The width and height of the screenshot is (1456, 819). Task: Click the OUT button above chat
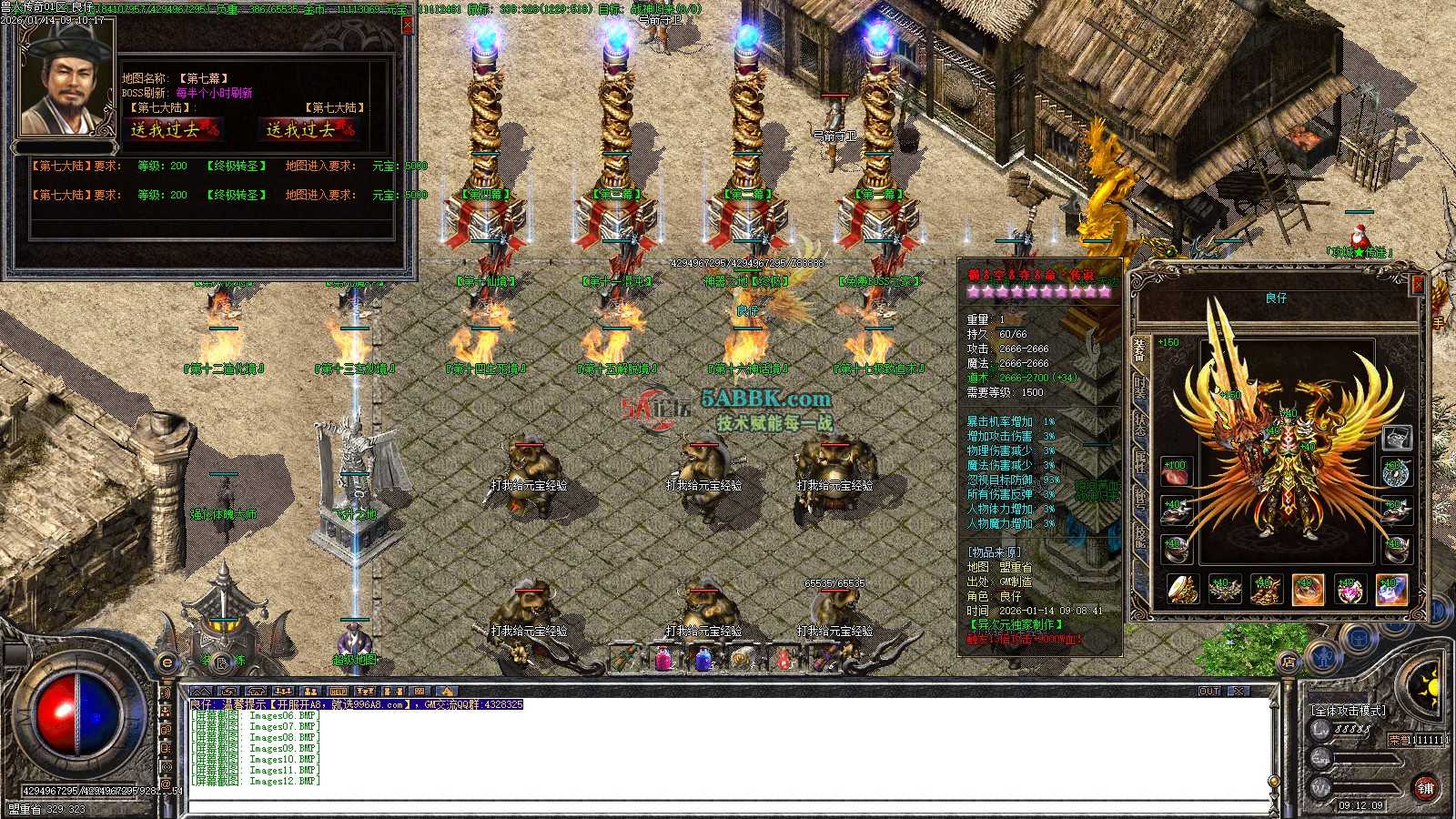pyautogui.click(x=1208, y=692)
